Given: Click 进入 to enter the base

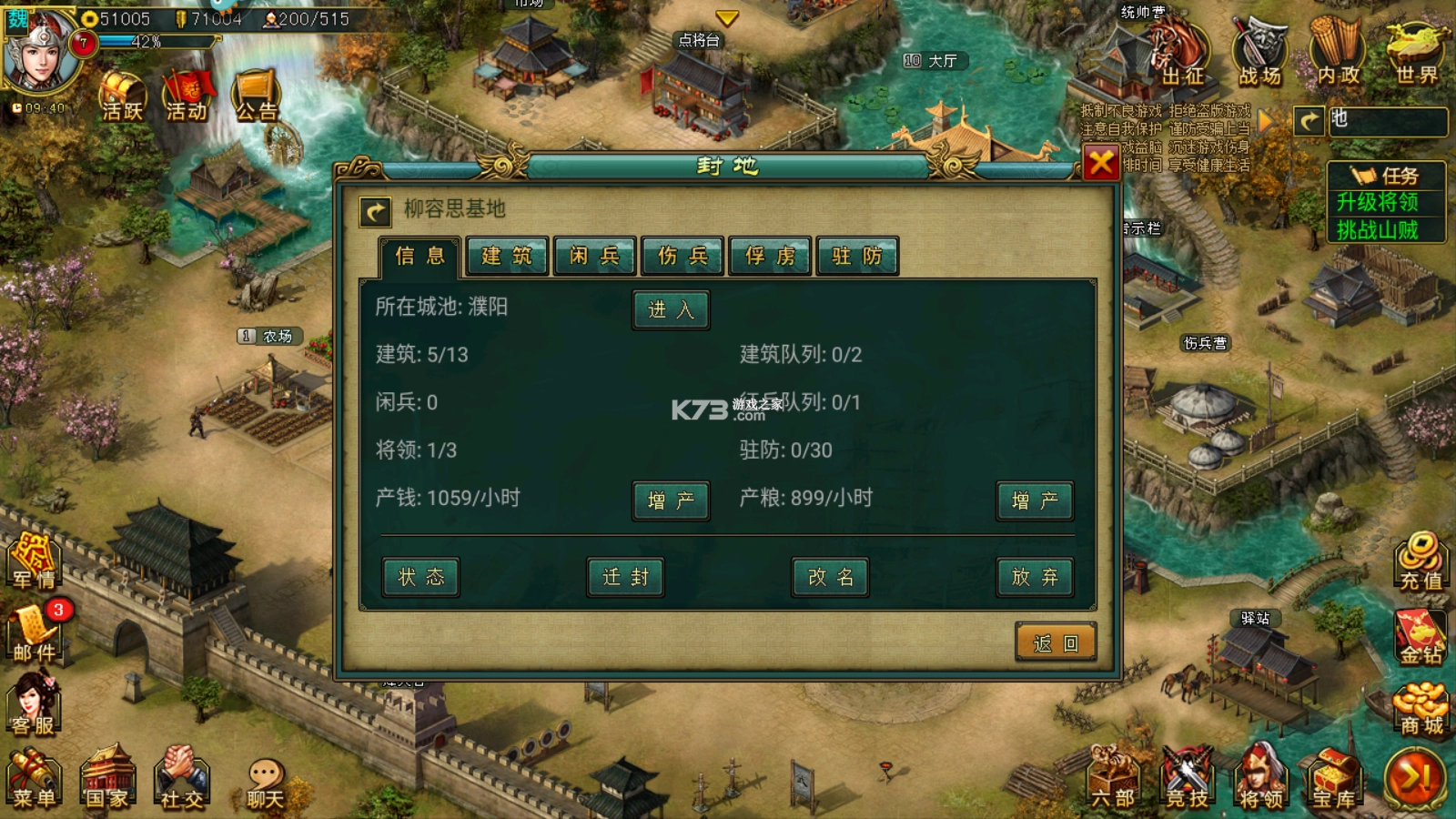Looking at the screenshot, I should (x=671, y=309).
